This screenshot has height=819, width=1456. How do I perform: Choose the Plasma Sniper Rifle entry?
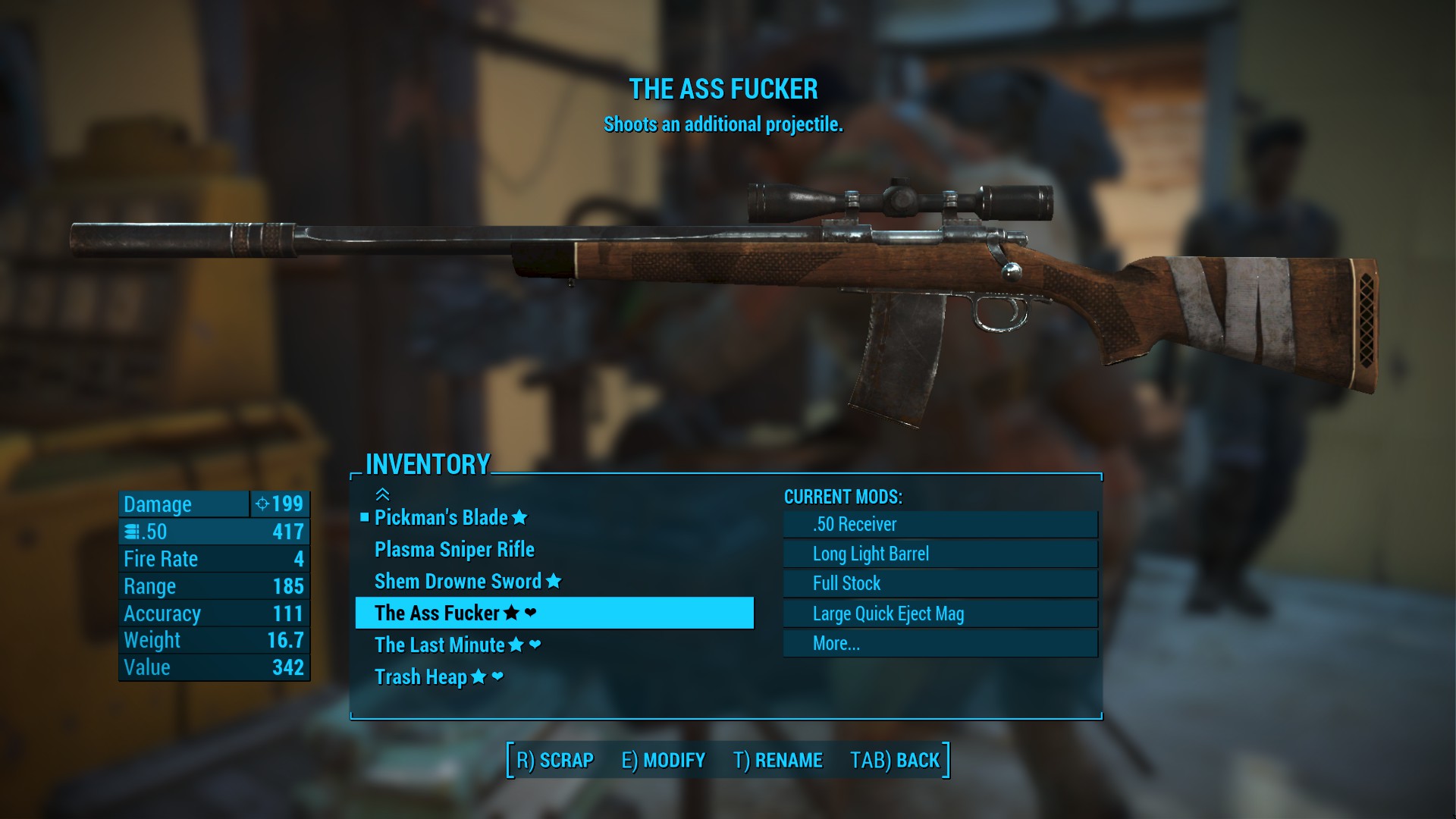pyautogui.click(x=454, y=550)
